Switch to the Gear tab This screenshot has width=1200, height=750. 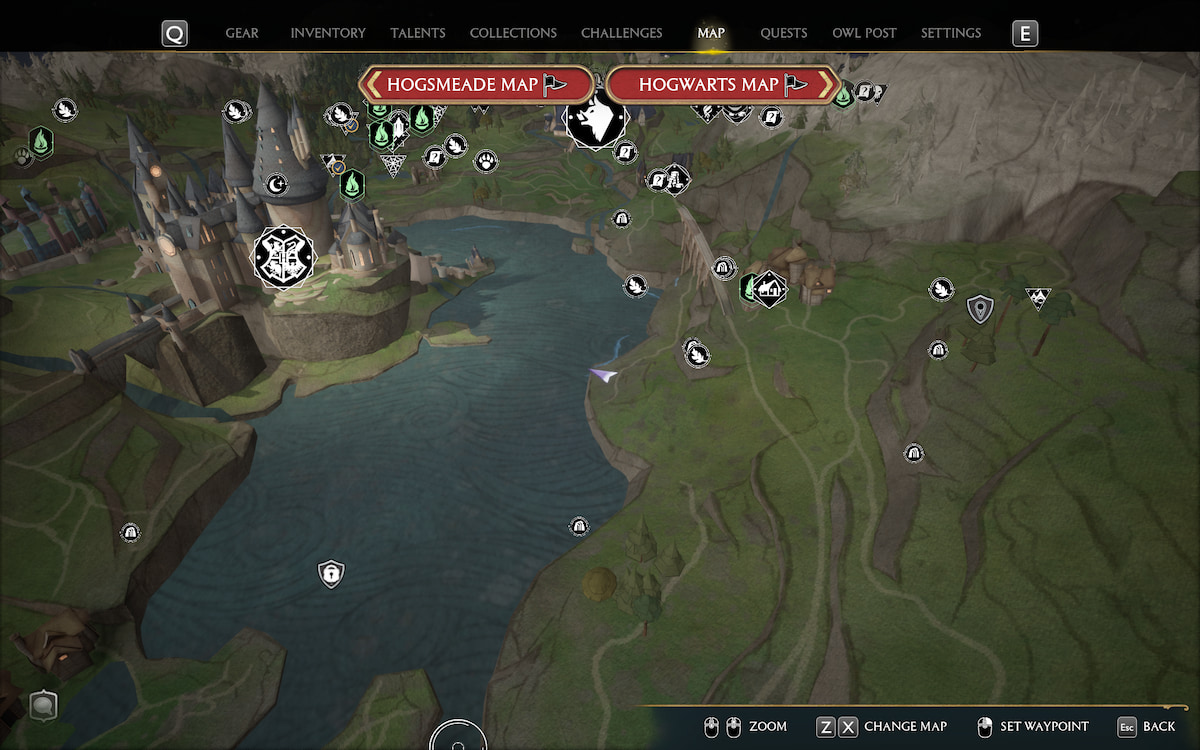(x=242, y=33)
